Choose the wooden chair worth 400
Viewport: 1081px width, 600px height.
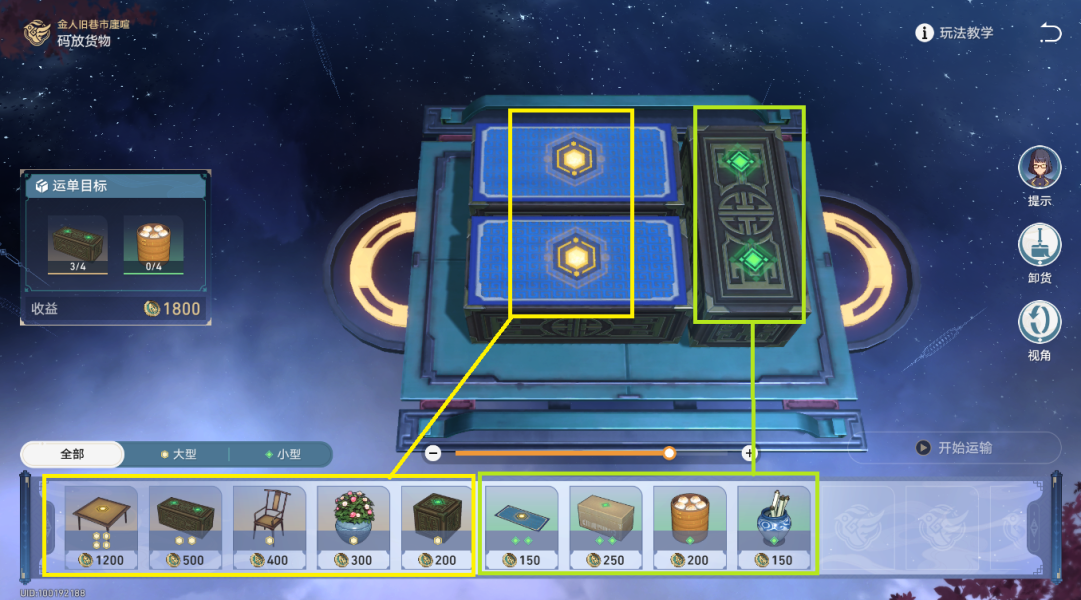269,525
